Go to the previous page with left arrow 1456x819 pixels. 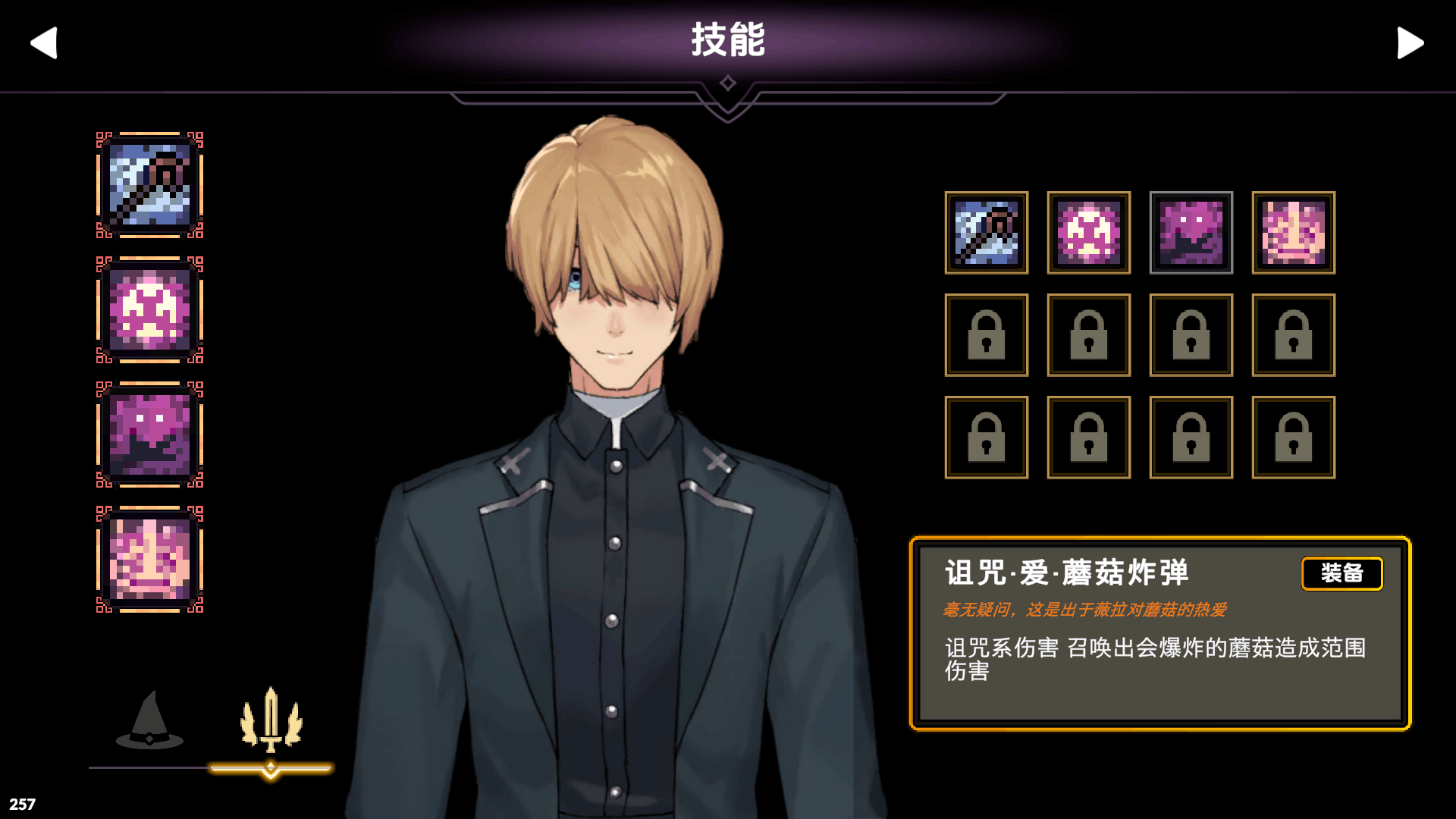tap(44, 42)
